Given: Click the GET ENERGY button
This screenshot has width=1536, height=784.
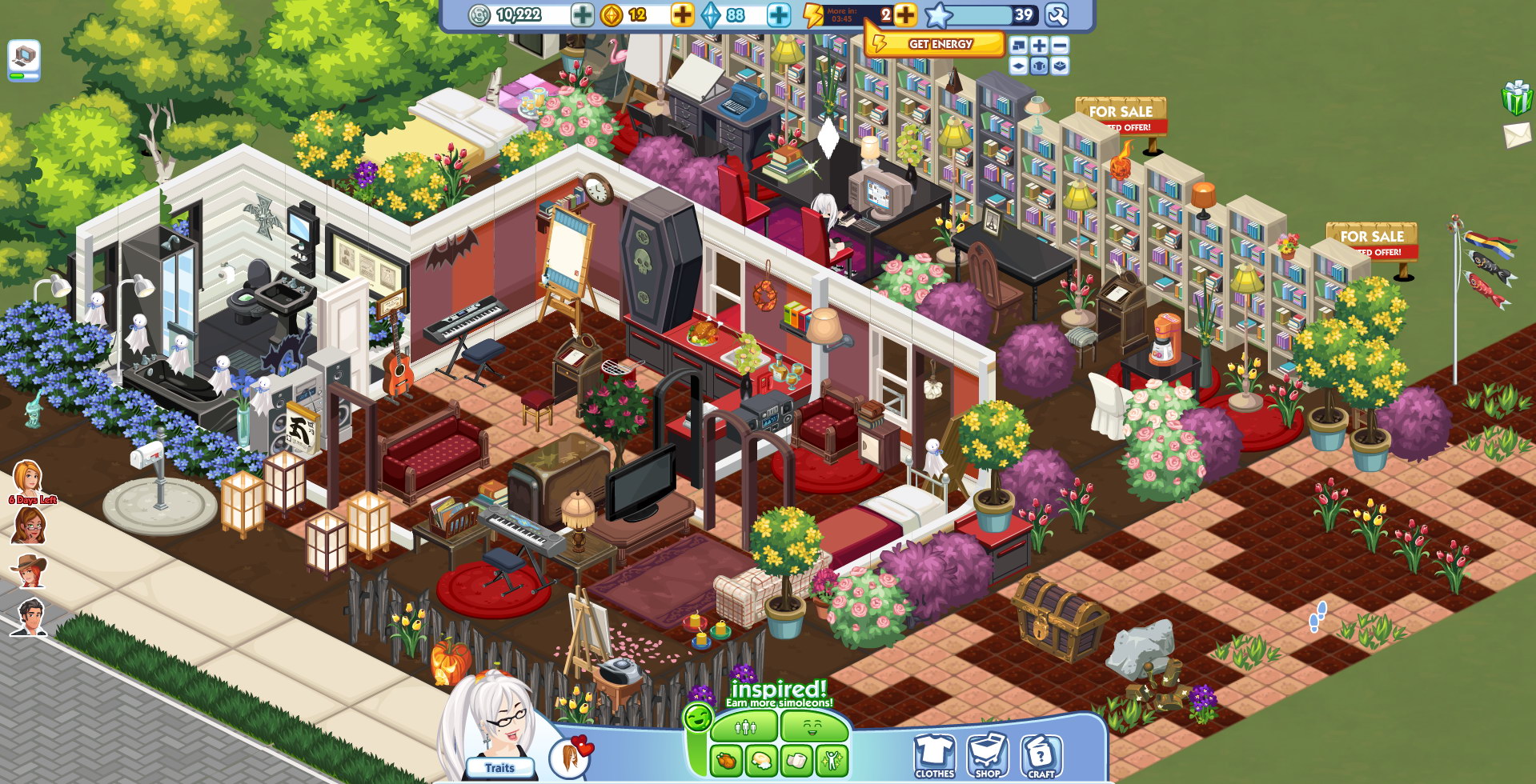Looking at the screenshot, I should (936, 44).
